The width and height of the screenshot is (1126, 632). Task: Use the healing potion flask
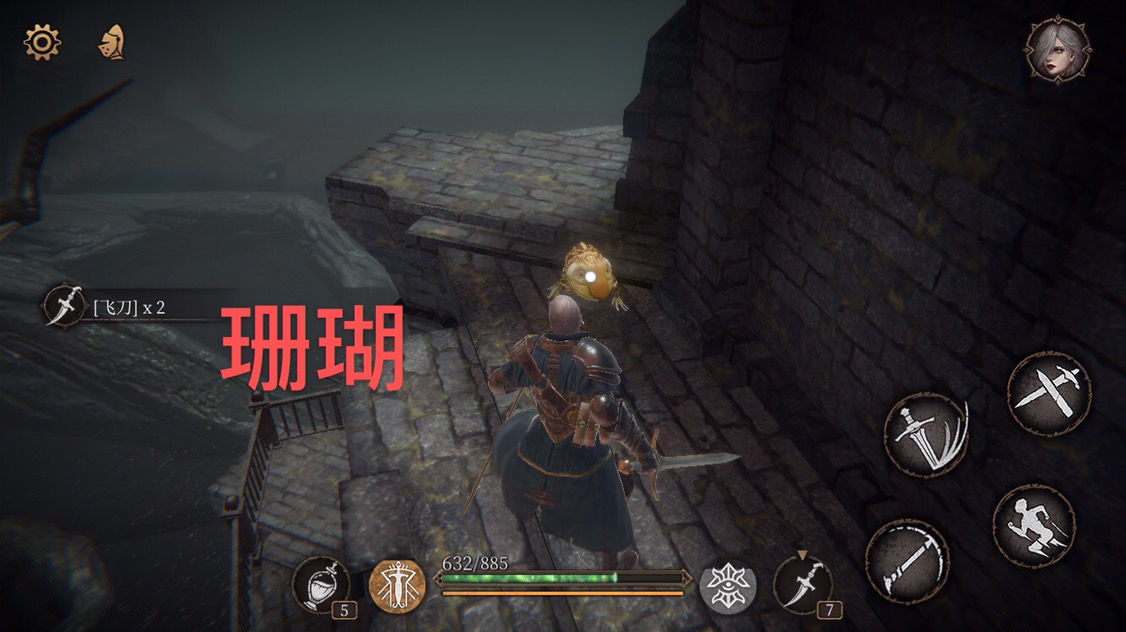tap(322, 584)
